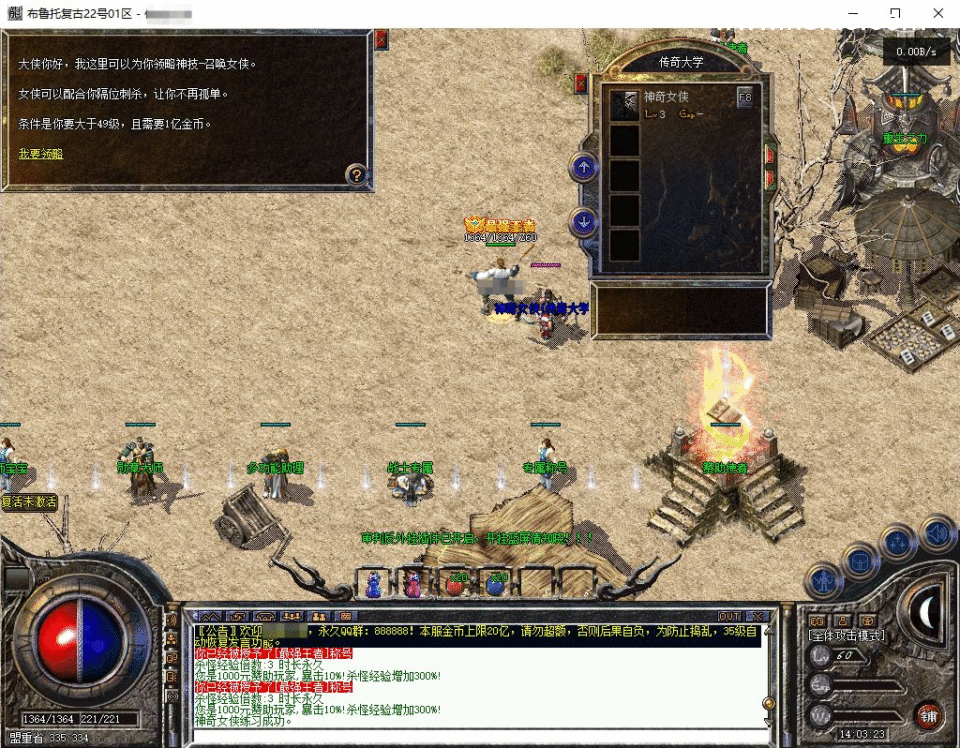The width and height of the screenshot is (960, 748).
Task: Use the red potion in the belt
Action: coord(456,583)
